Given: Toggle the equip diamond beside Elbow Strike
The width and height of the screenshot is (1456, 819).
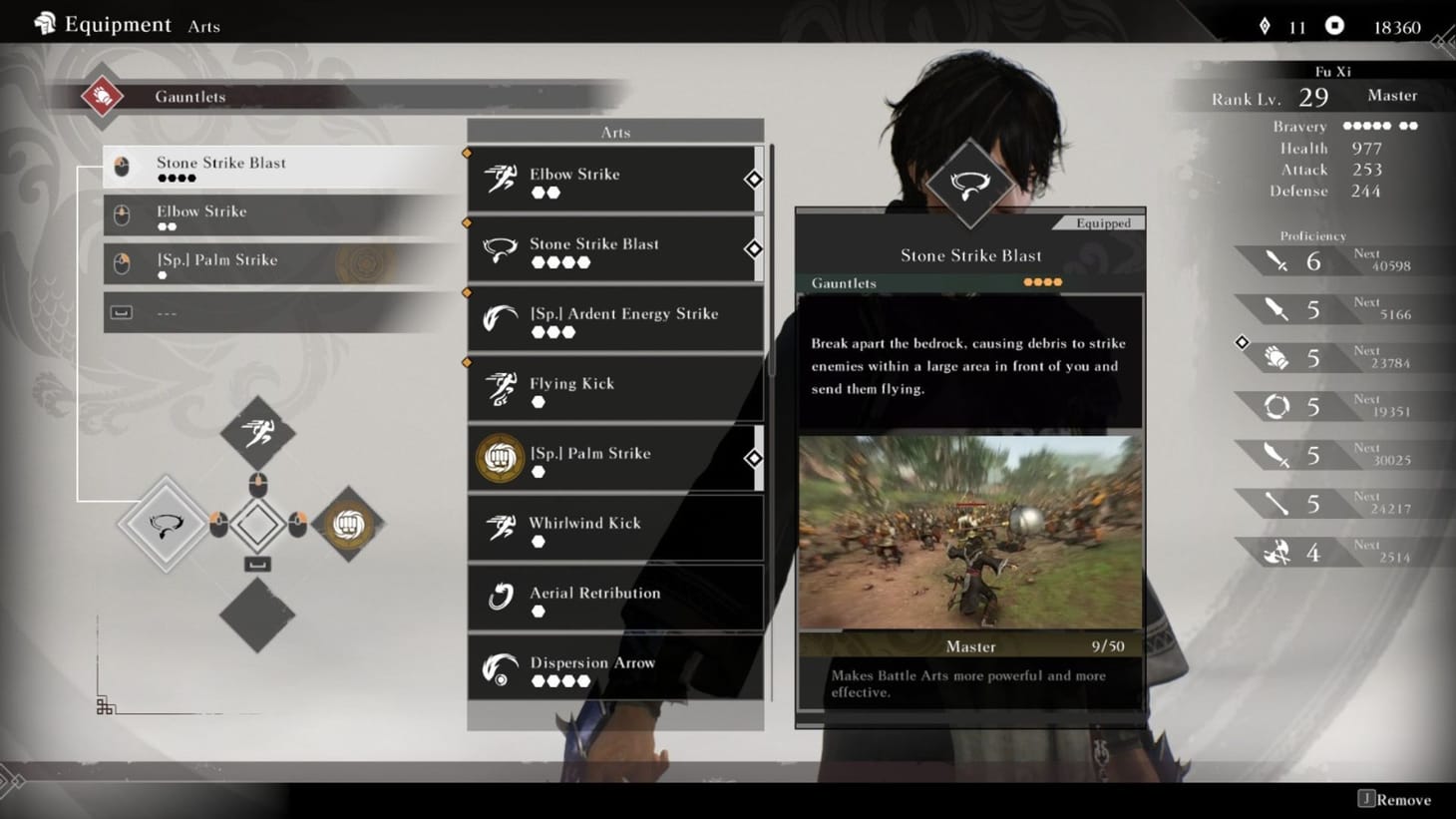Looking at the screenshot, I should point(754,178).
